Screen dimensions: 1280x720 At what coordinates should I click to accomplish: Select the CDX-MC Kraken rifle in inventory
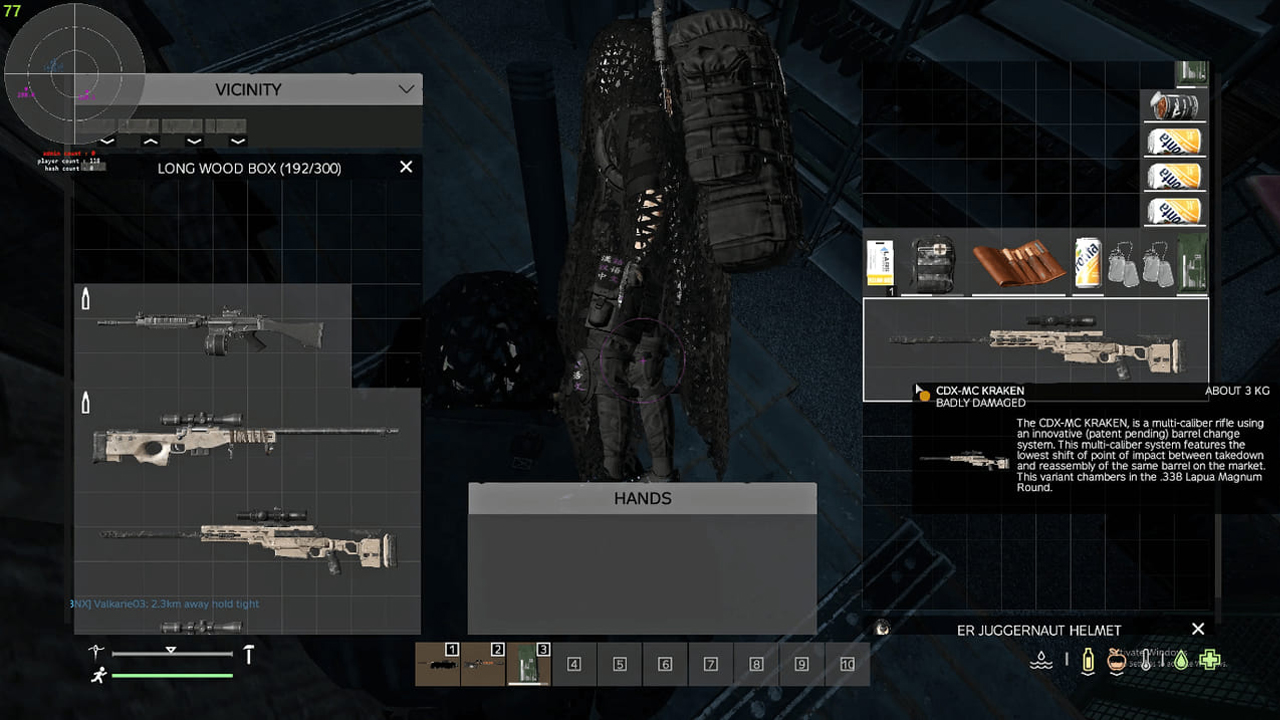click(x=1035, y=347)
